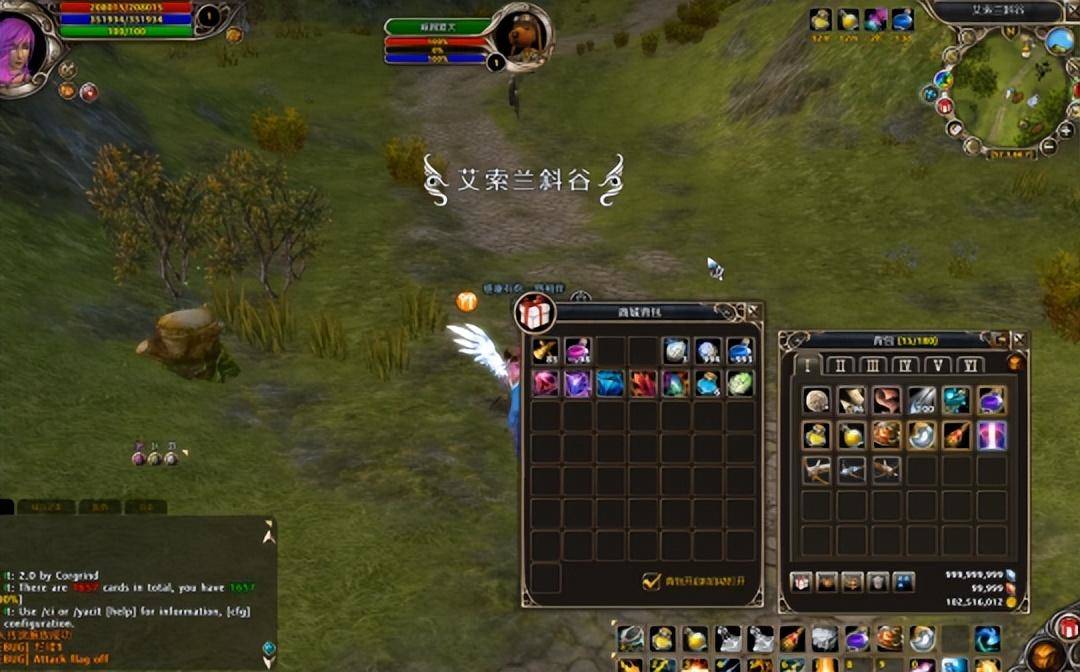Show backpack tab V
Viewport: 1080px width, 672px height.
(938, 365)
